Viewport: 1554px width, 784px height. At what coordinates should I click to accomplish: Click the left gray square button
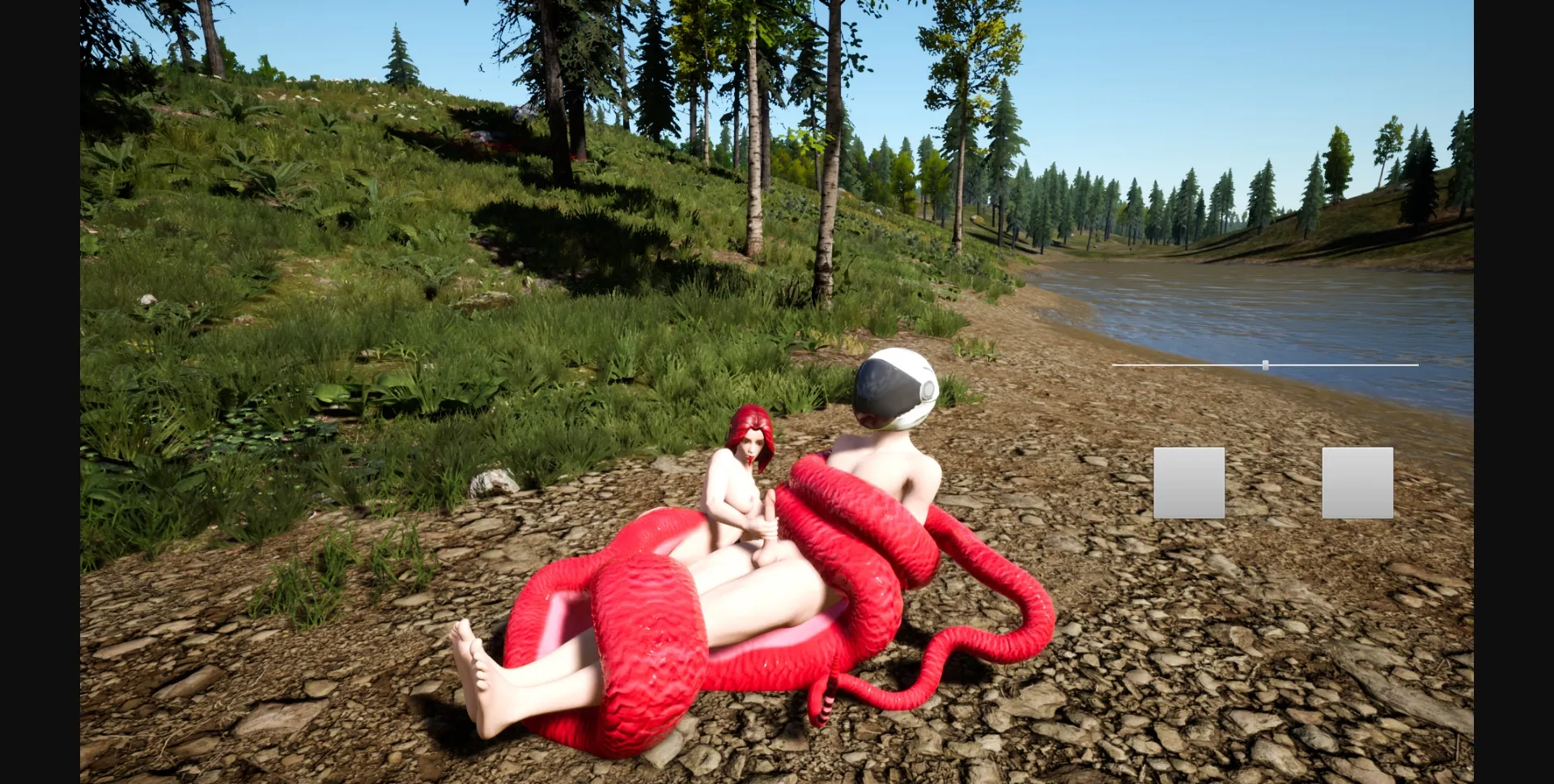[1188, 482]
